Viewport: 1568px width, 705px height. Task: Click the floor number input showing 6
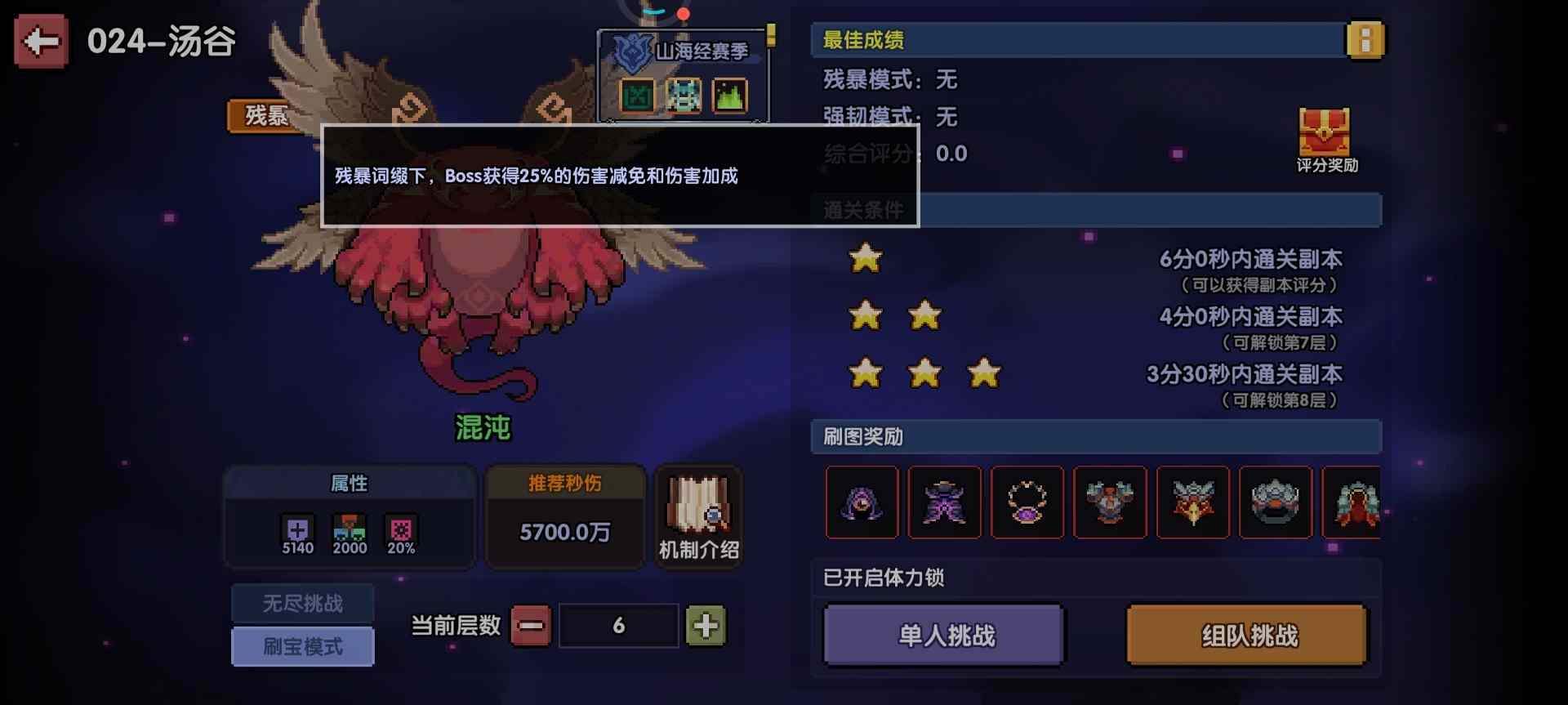pos(619,625)
